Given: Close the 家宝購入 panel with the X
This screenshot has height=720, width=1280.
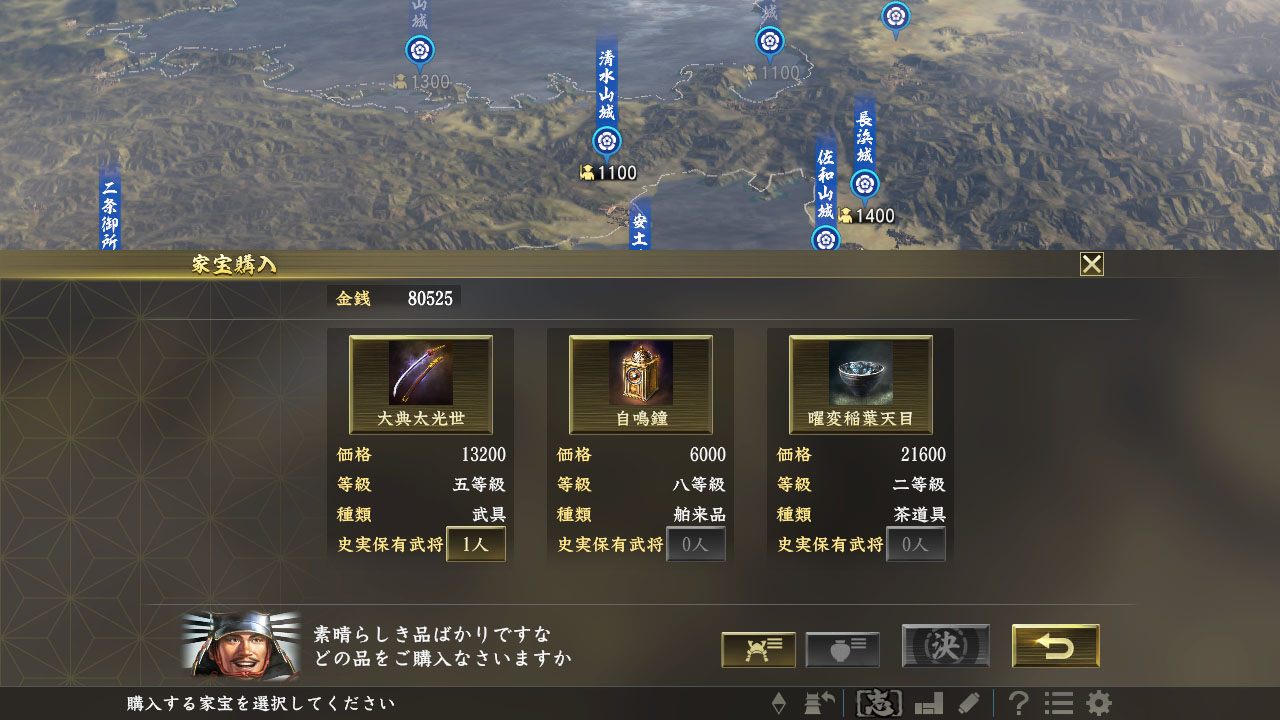Looking at the screenshot, I should [x=1092, y=264].
